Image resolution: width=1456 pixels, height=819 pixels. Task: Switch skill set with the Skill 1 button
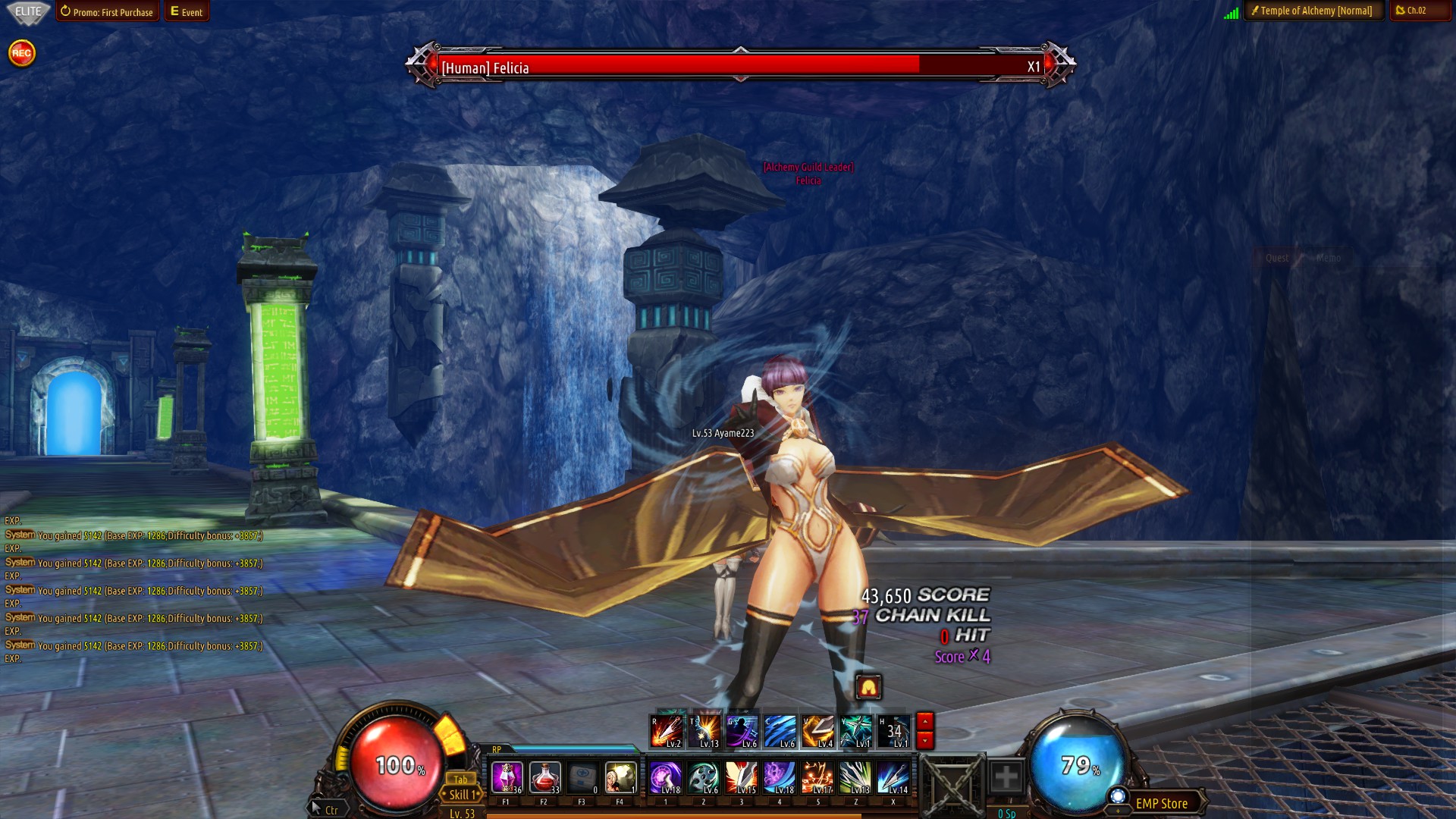pos(462,795)
